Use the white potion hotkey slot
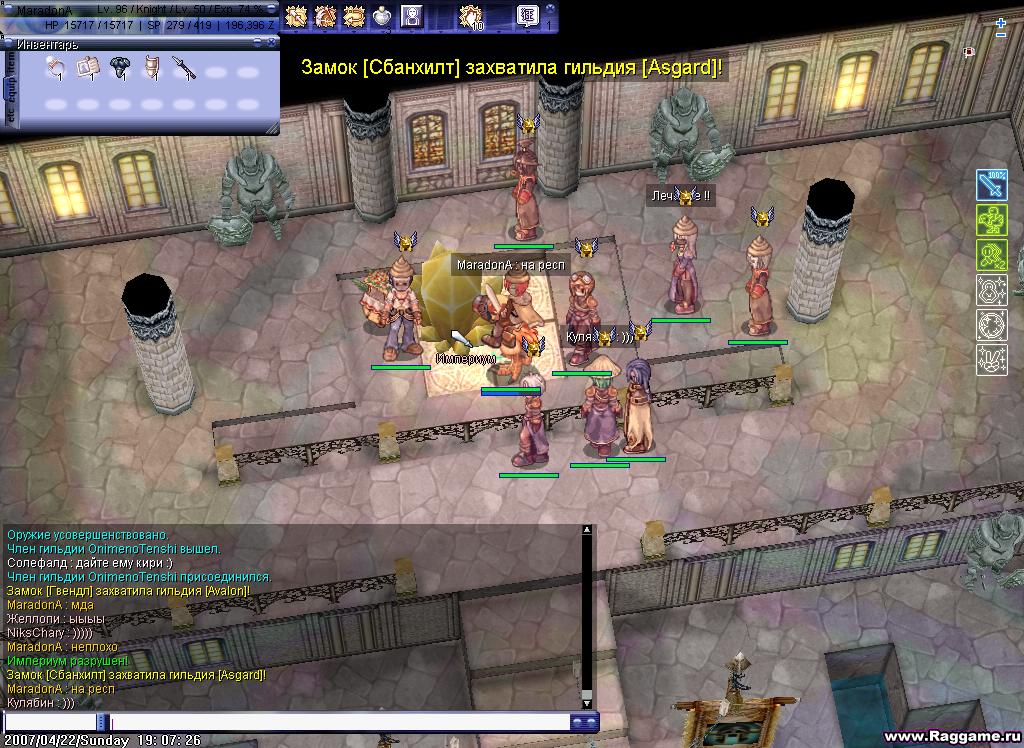1024x748 pixels. (x=382, y=16)
